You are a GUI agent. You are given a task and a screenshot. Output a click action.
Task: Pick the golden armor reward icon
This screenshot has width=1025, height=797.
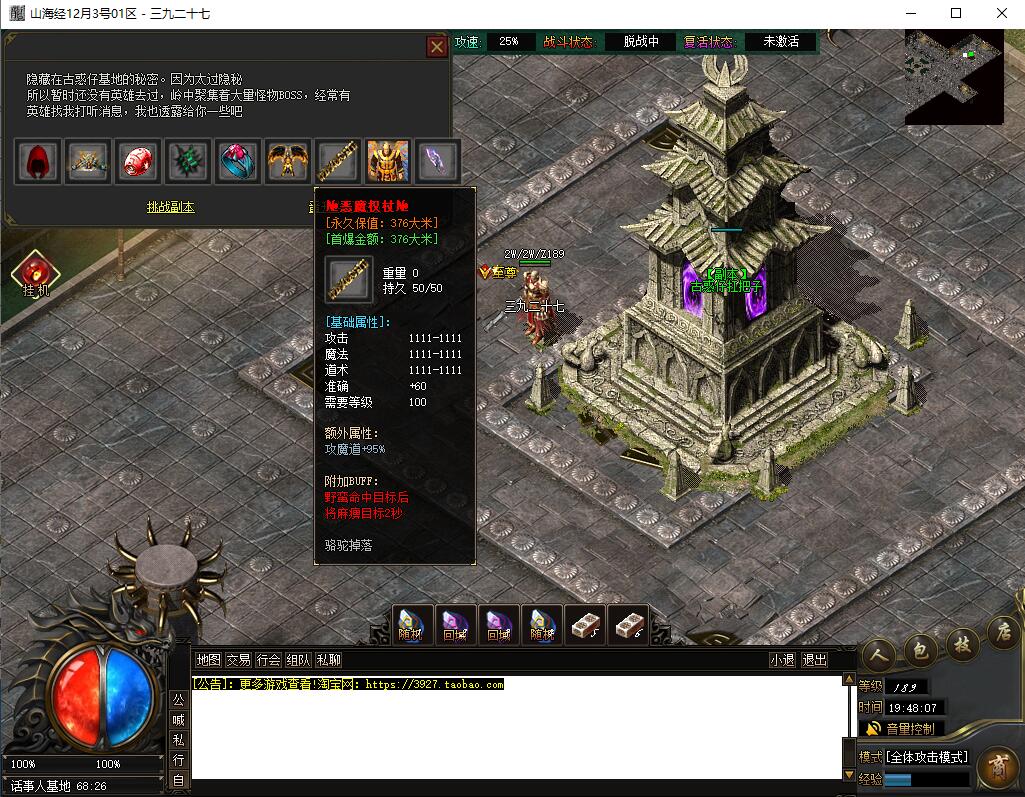[388, 160]
